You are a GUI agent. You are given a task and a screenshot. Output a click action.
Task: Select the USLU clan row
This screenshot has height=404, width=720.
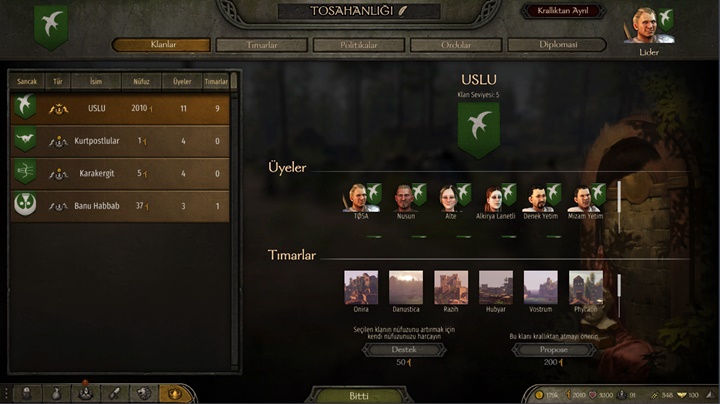pos(120,108)
